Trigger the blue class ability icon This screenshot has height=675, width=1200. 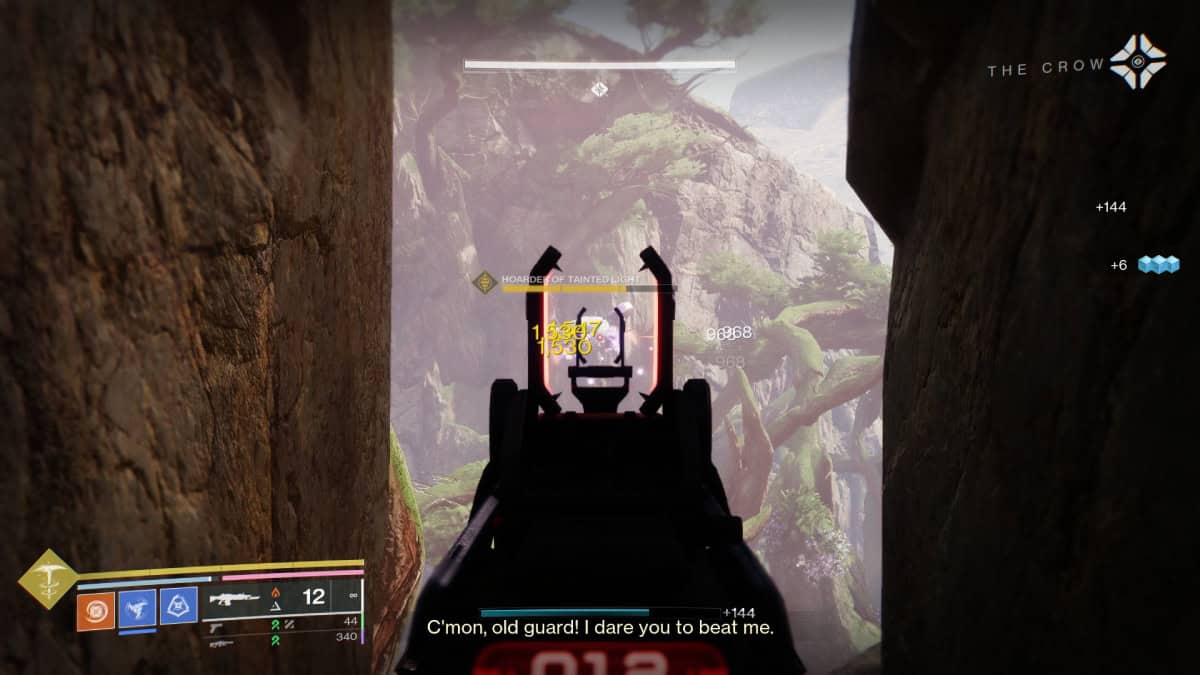click(x=178, y=606)
